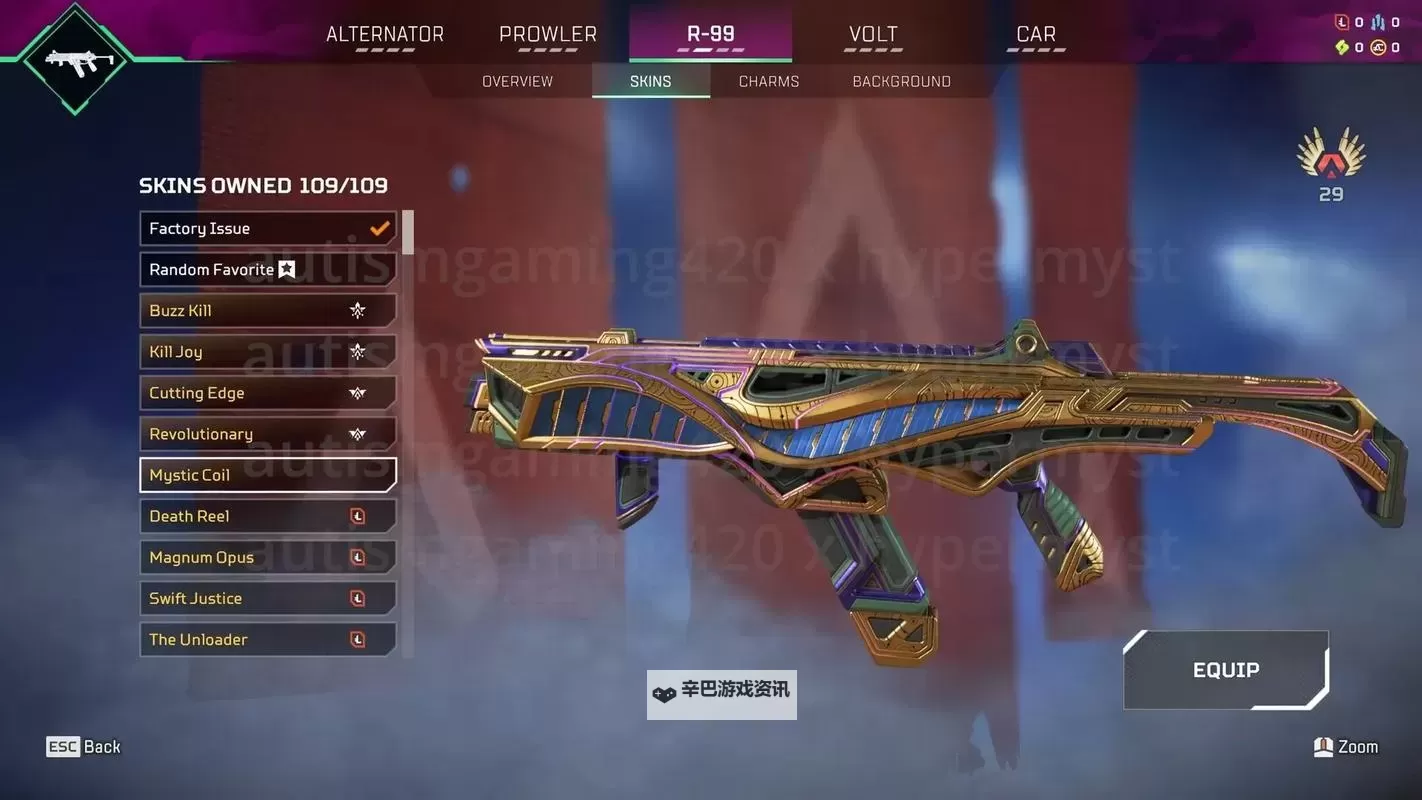The image size is (1422, 800).
Task: Open the CHARMS sub-tab
Action: (x=768, y=81)
